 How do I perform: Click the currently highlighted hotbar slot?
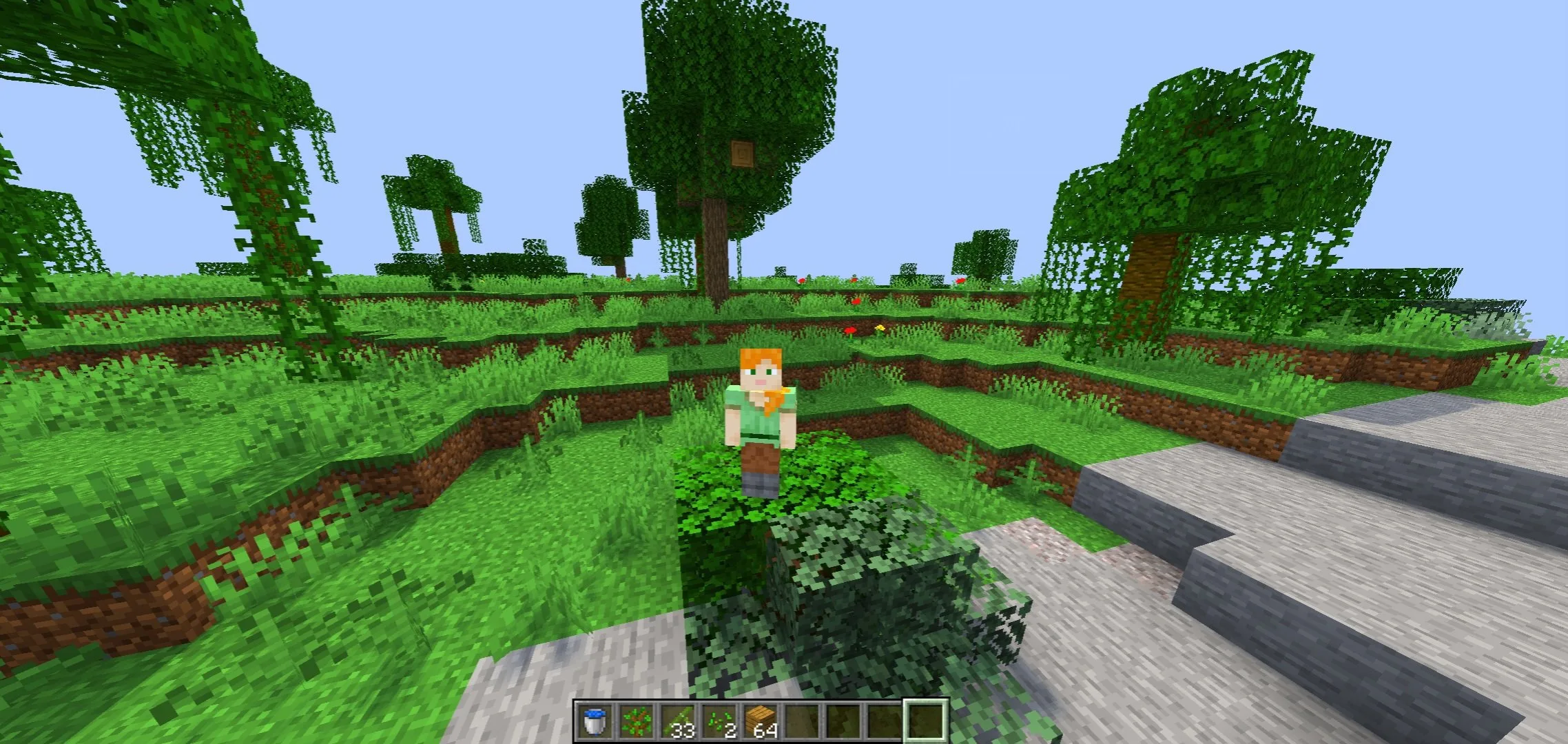[x=927, y=720]
